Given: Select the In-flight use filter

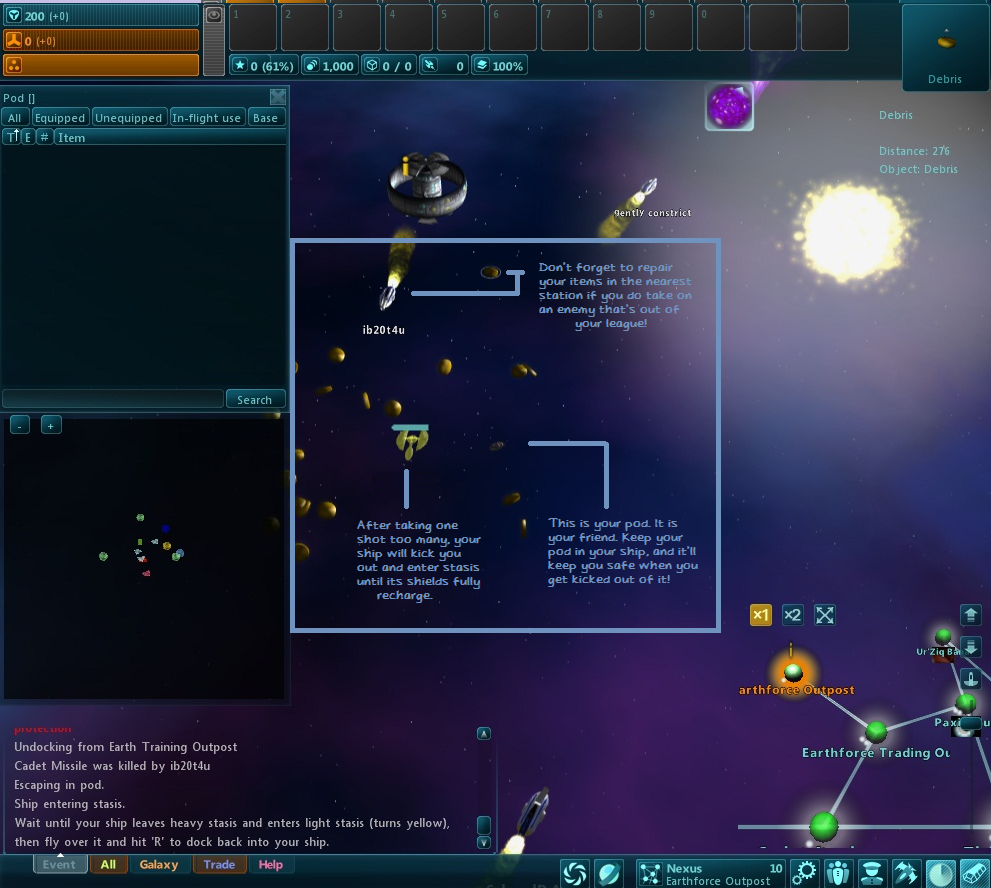Looking at the screenshot, I should coord(206,118).
